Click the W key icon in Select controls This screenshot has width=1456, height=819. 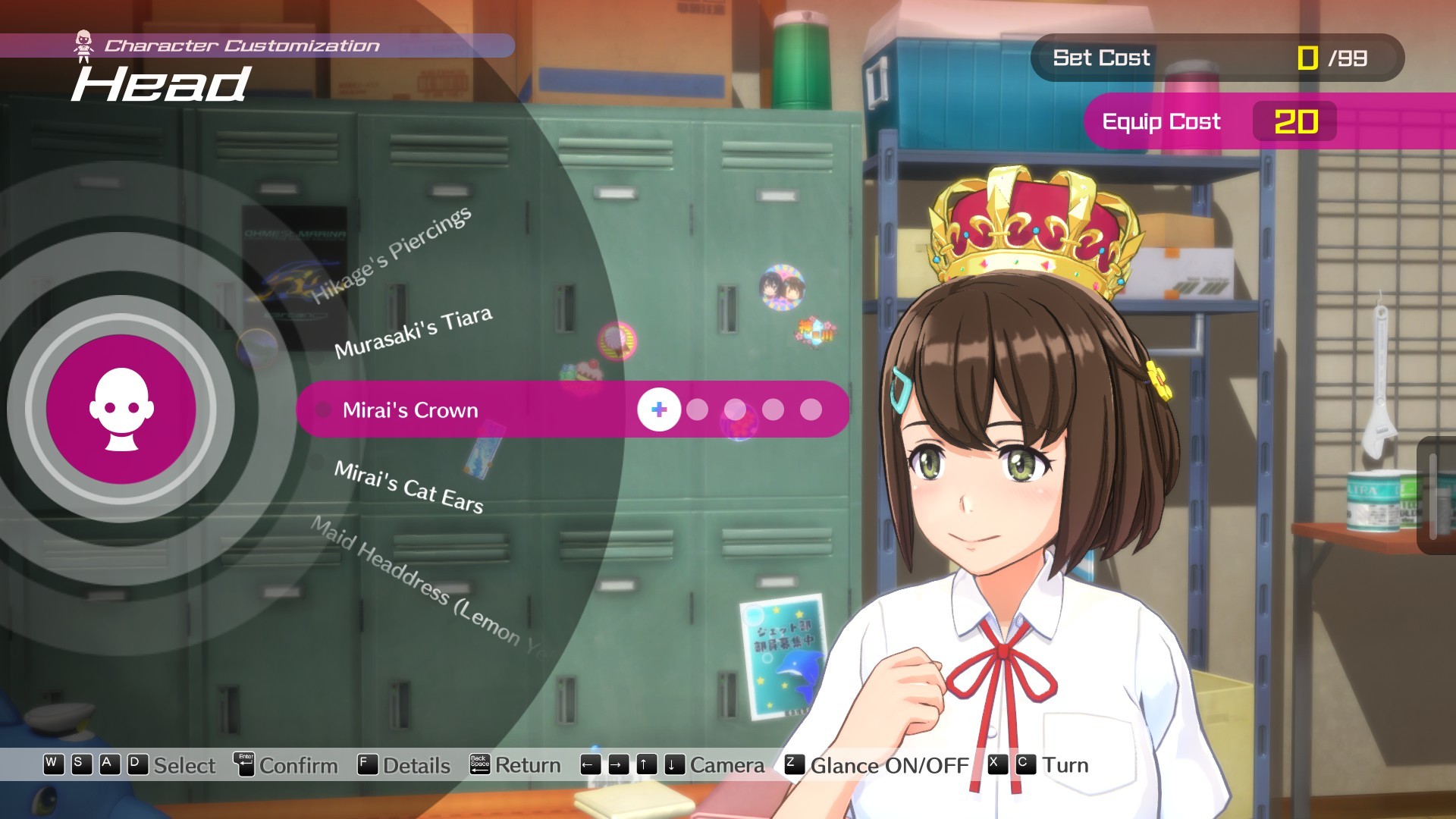pyautogui.click(x=52, y=765)
